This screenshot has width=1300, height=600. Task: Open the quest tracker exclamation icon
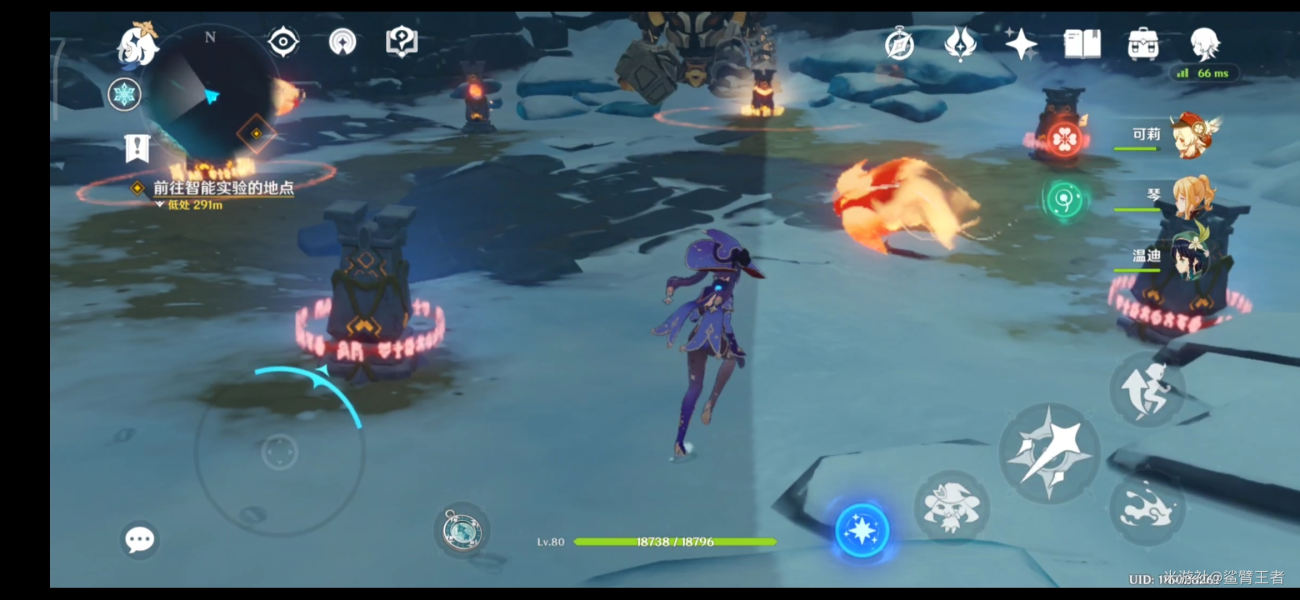click(x=138, y=148)
